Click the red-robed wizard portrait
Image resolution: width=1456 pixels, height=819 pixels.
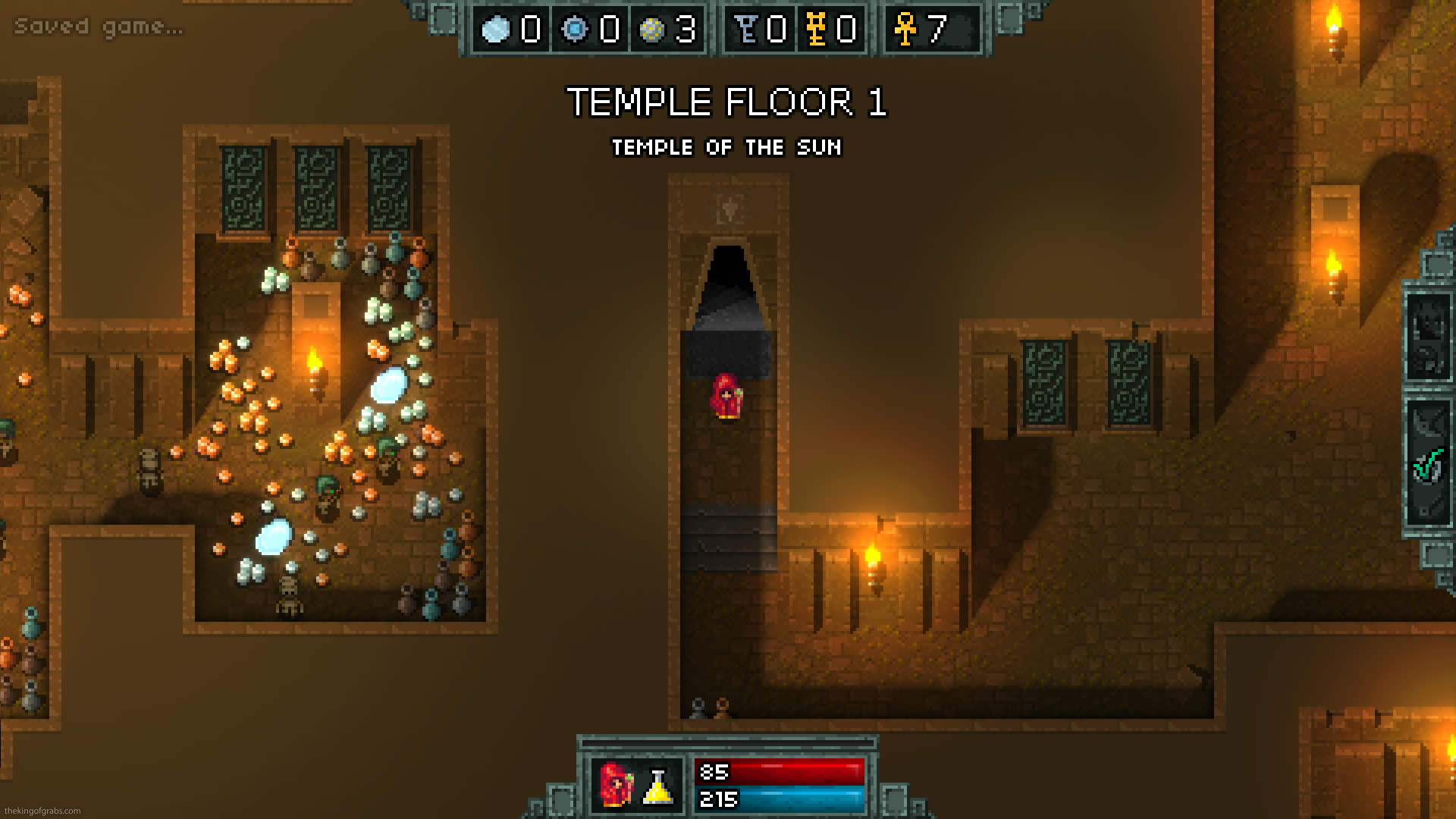click(x=616, y=784)
